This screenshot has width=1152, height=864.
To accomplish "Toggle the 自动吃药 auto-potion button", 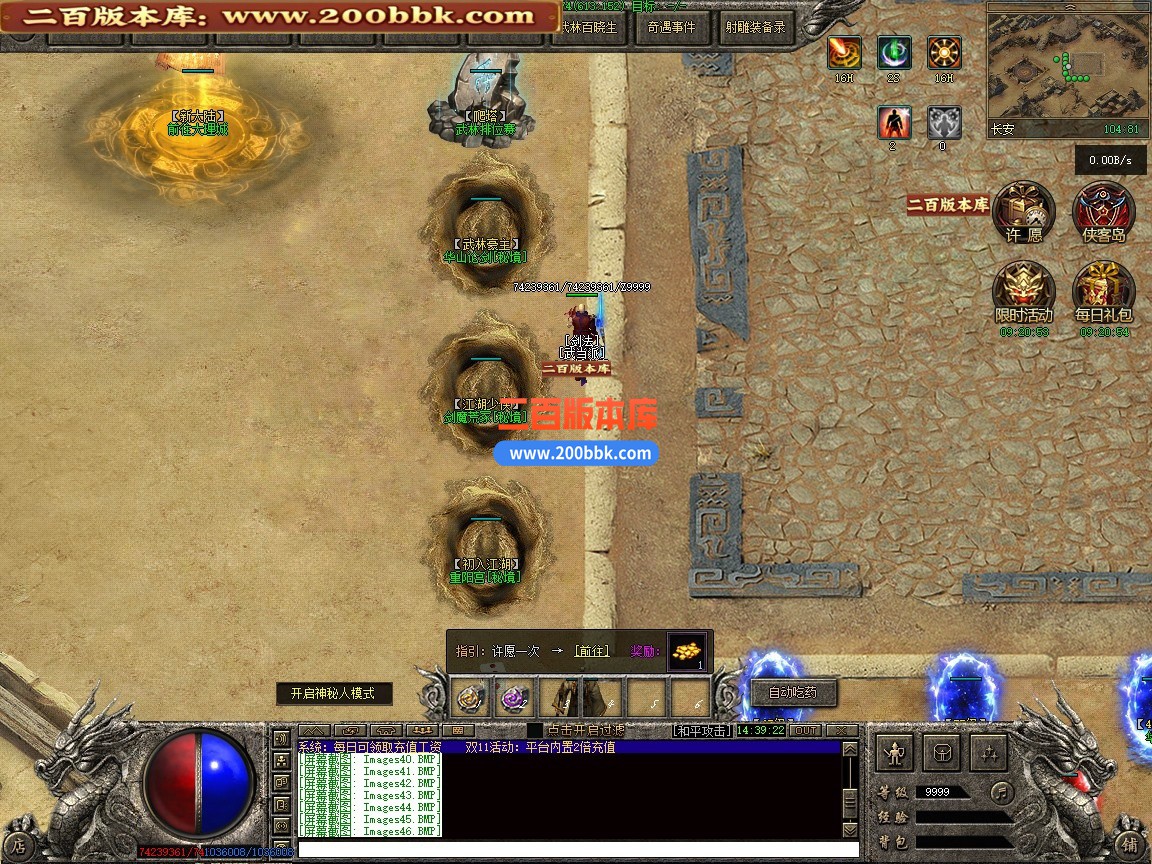I will tap(791, 692).
